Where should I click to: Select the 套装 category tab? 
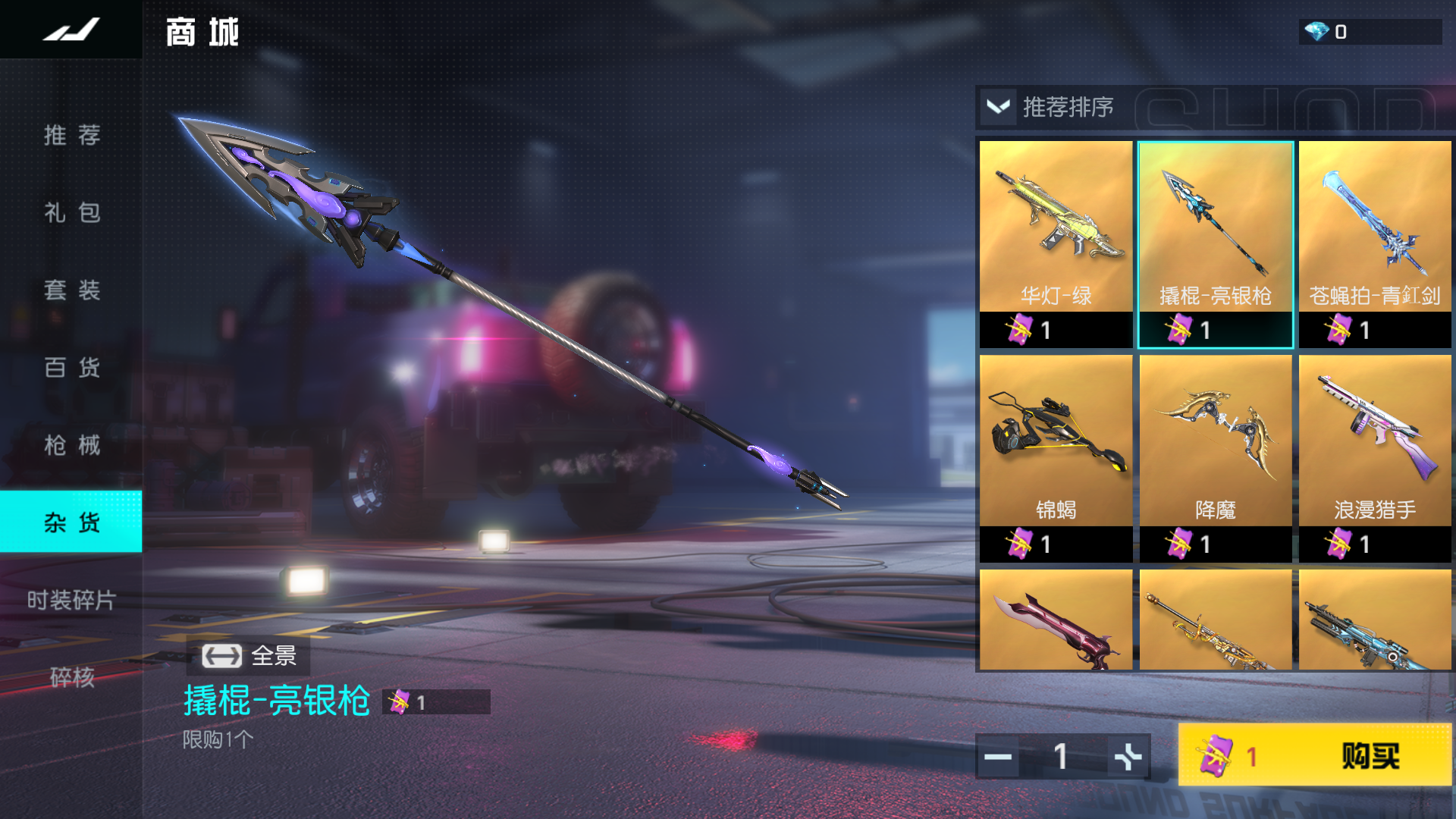coord(71,290)
